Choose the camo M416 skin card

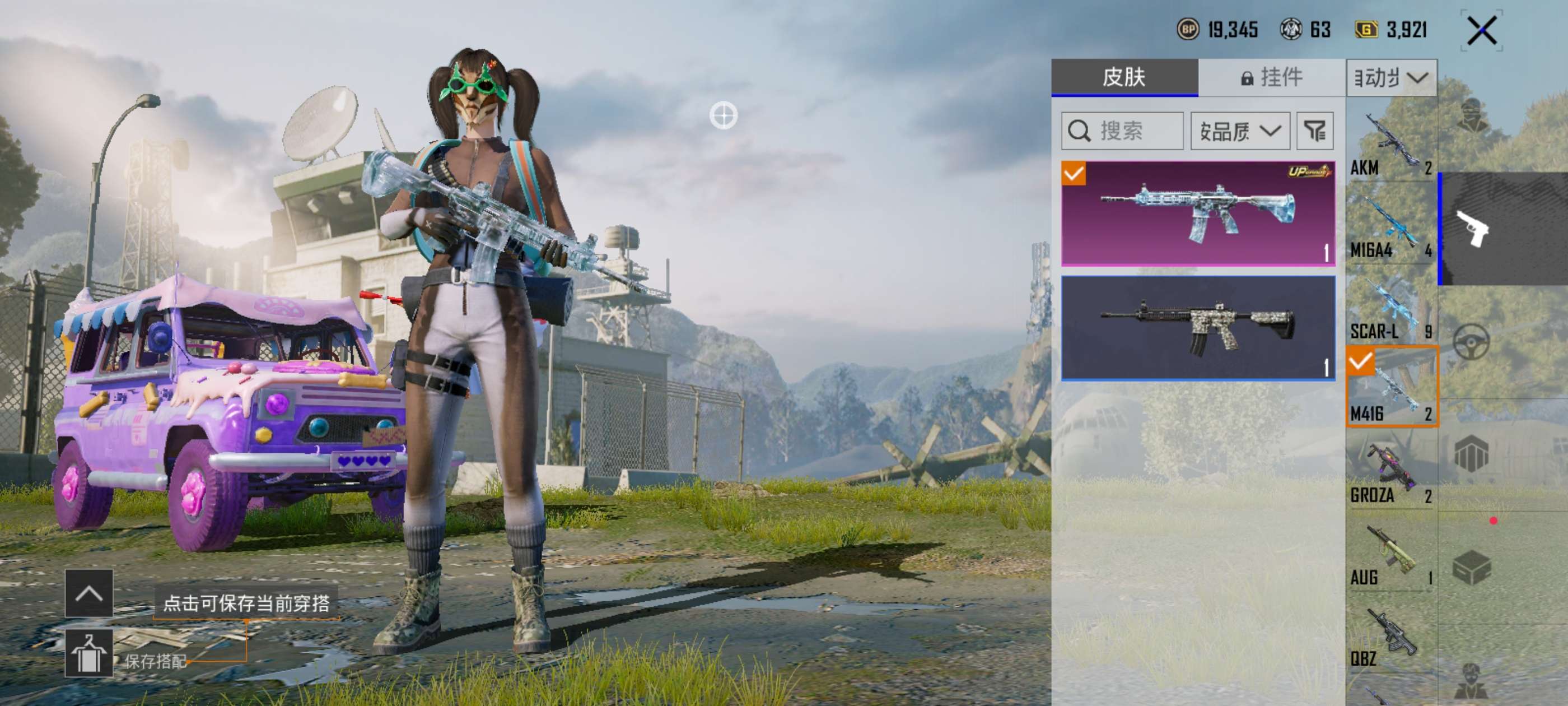click(x=1198, y=328)
